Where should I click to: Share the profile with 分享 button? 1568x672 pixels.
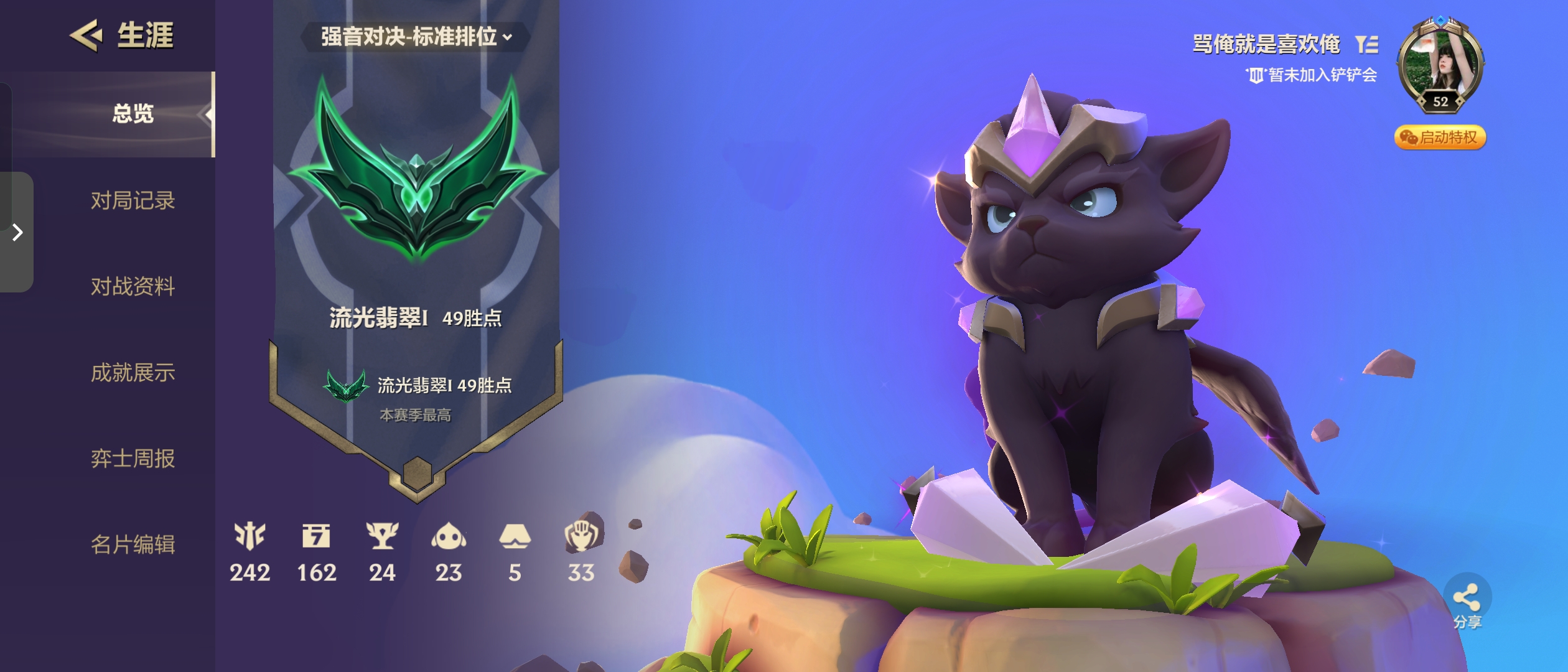click(1467, 604)
